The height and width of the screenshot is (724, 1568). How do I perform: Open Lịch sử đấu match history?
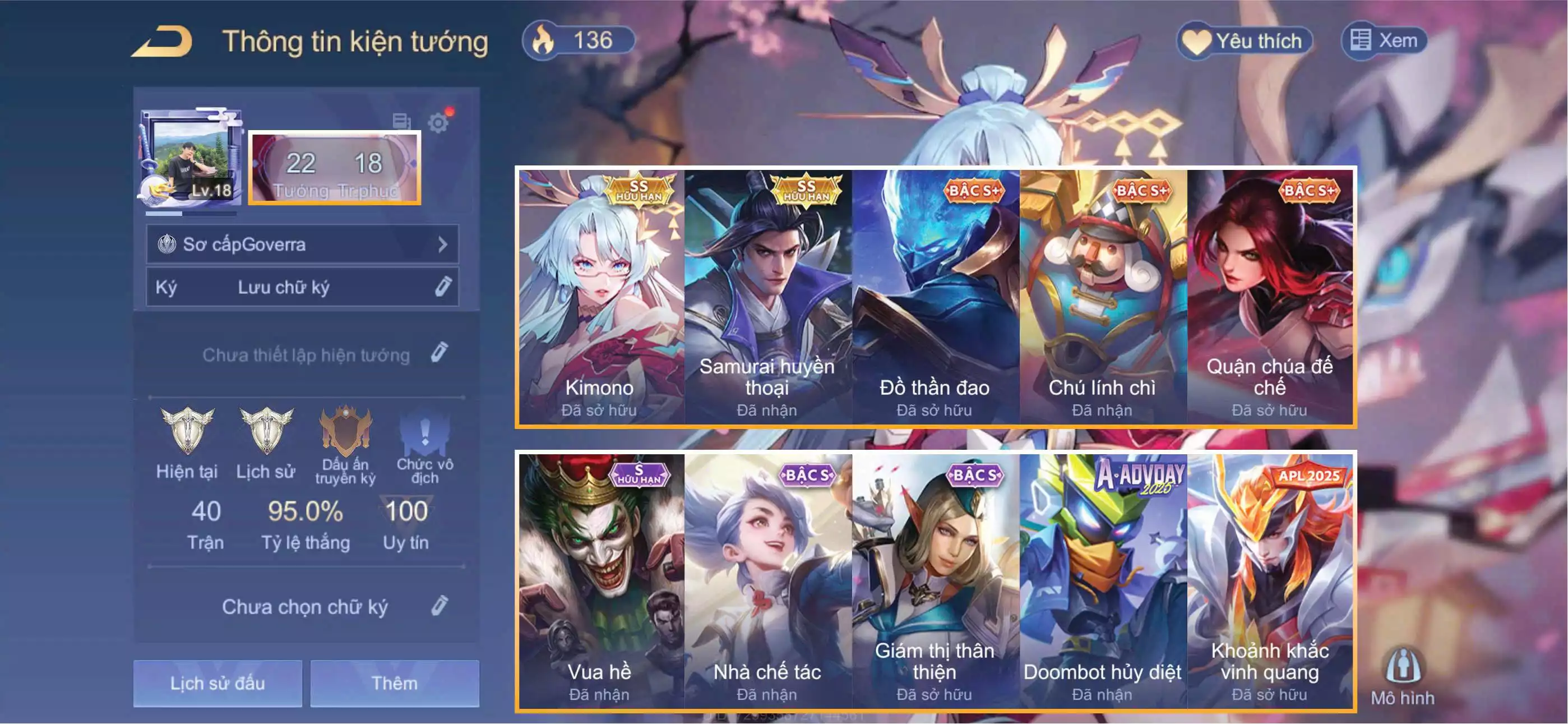pos(218,683)
